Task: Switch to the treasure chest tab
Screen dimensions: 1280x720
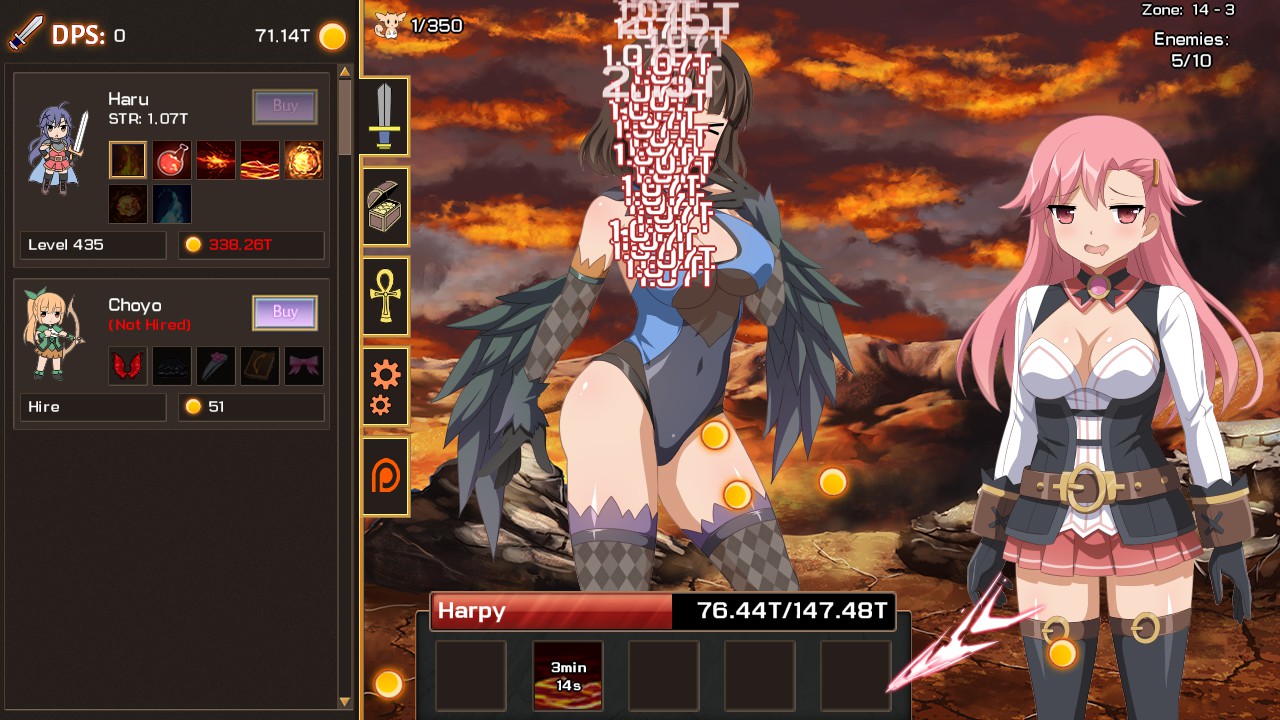Action: tap(385, 207)
